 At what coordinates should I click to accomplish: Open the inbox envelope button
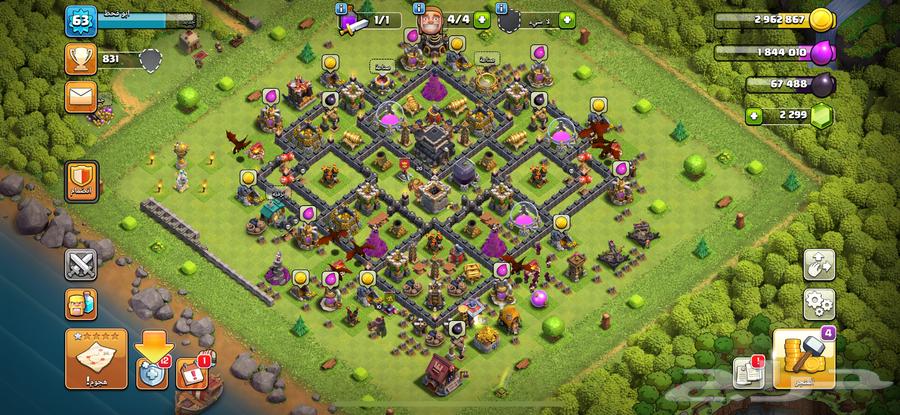pyautogui.click(x=81, y=96)
